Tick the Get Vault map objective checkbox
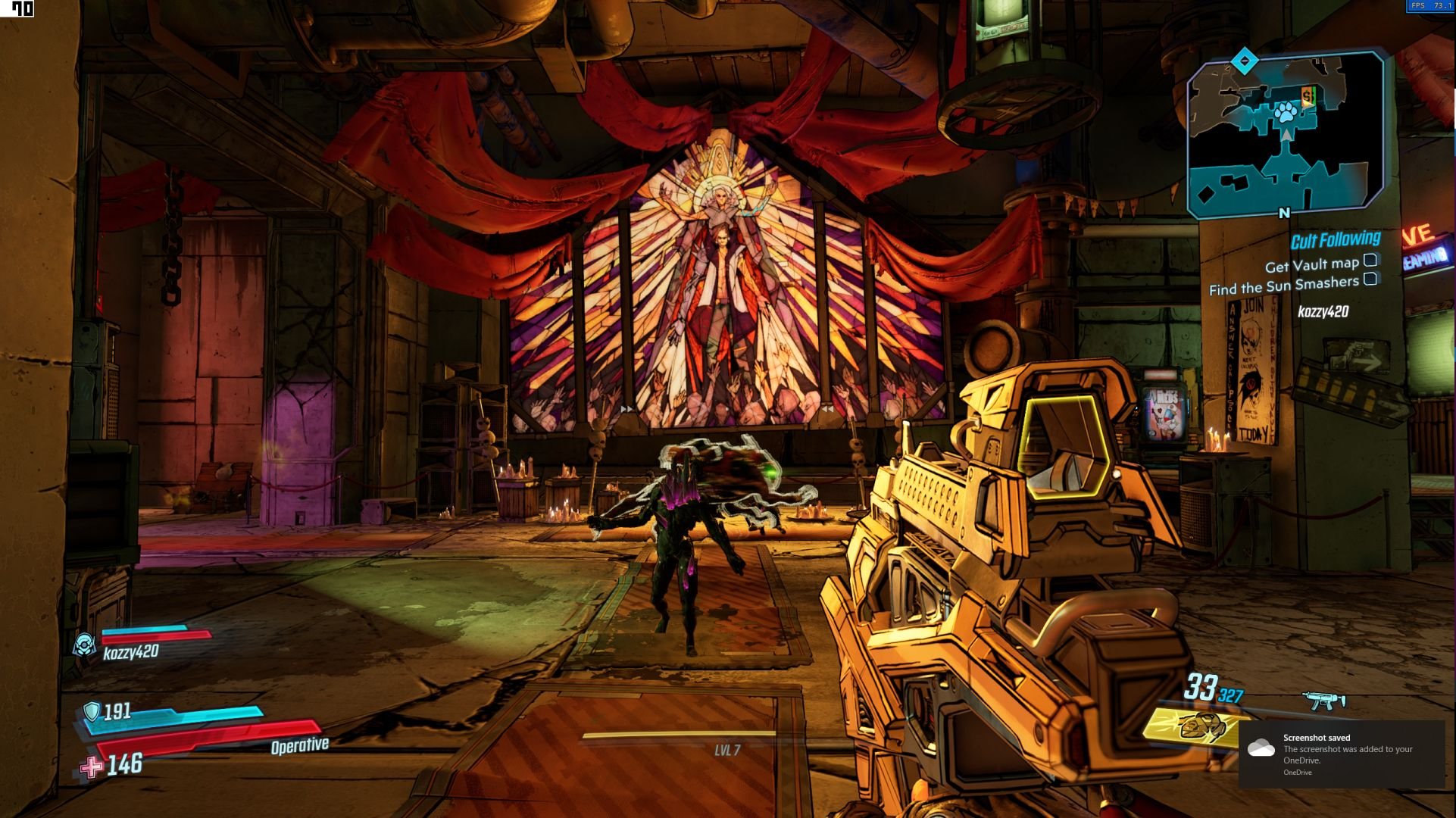Screen dimensions: 1456x818 1370,261
